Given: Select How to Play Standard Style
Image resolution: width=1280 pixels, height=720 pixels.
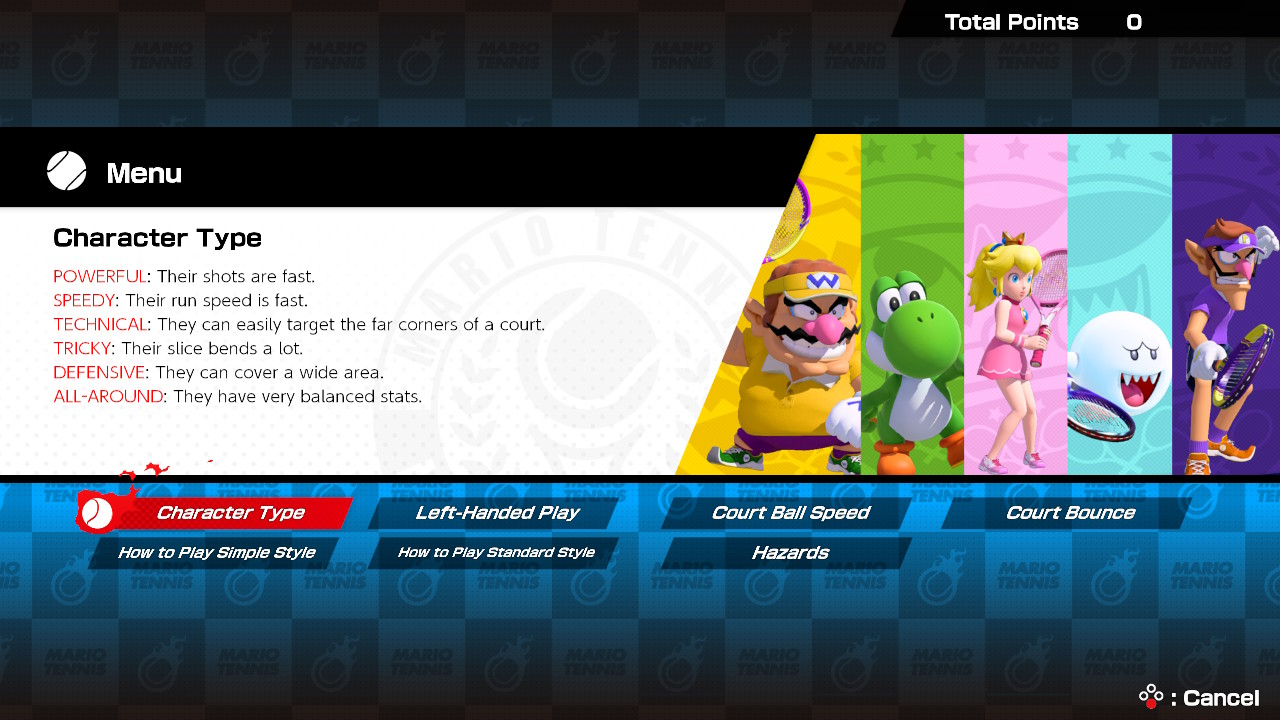Looking at the screenshot, I should click(496, 553).
